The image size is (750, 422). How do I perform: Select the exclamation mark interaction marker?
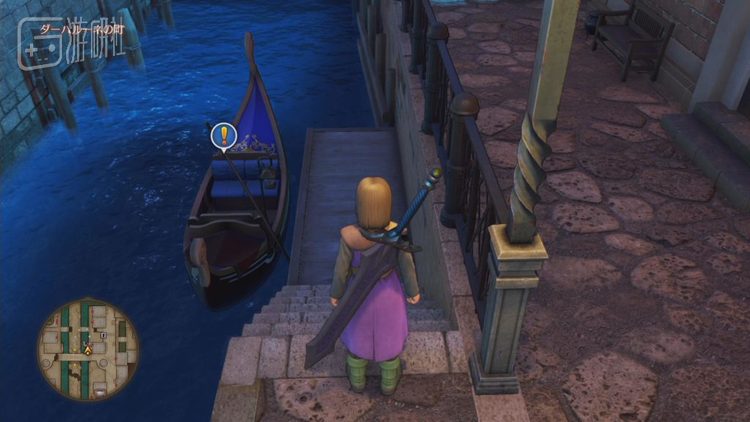click(225, 135)
